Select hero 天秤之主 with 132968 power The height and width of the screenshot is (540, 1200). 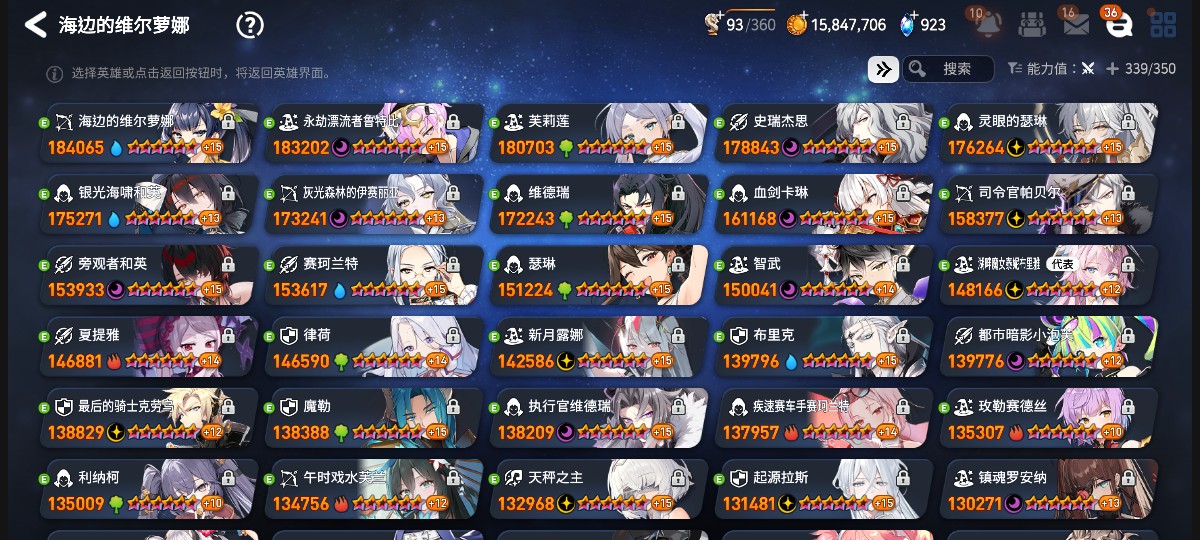point(598,490)
